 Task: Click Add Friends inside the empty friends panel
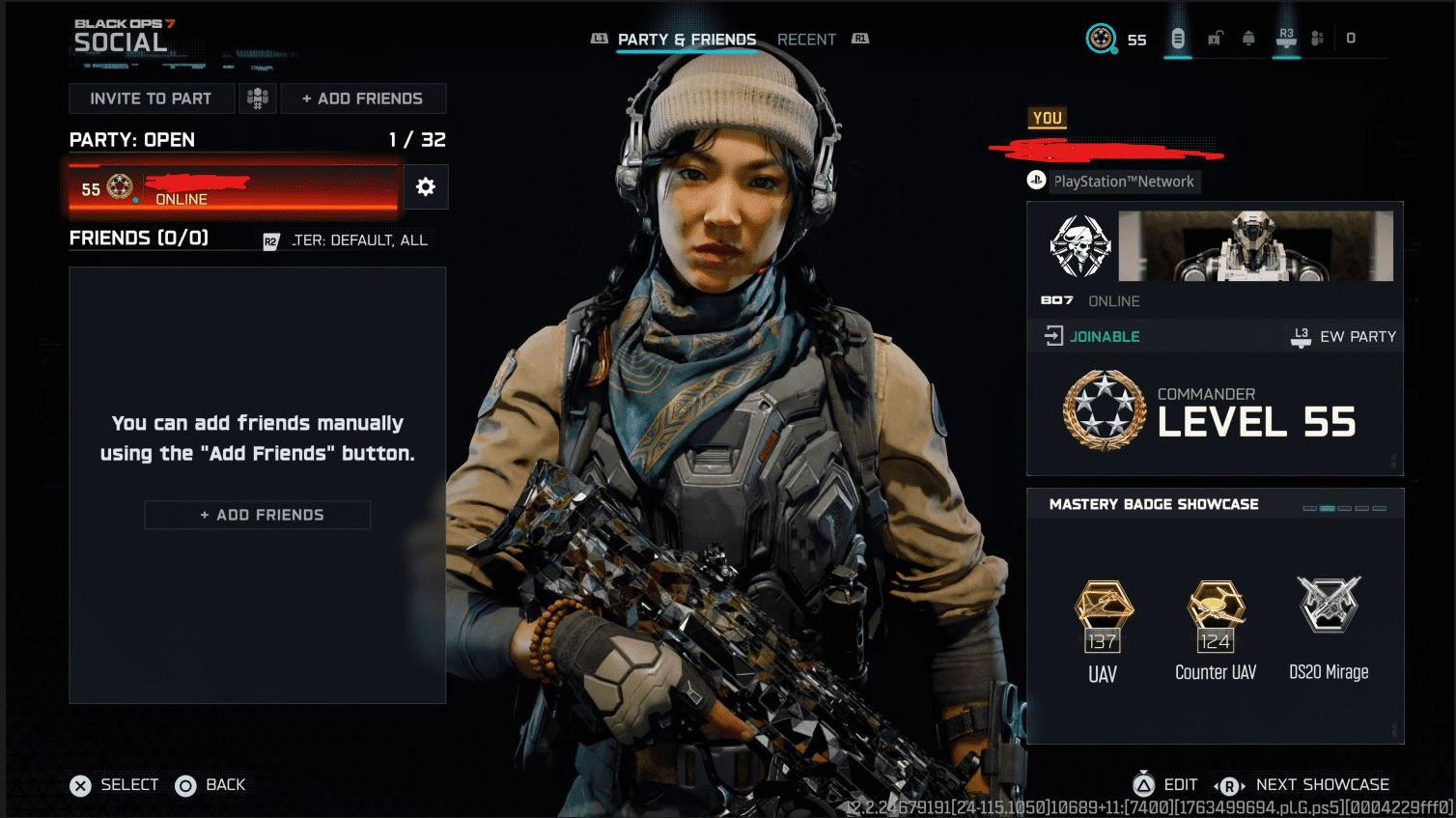[258, 515]
